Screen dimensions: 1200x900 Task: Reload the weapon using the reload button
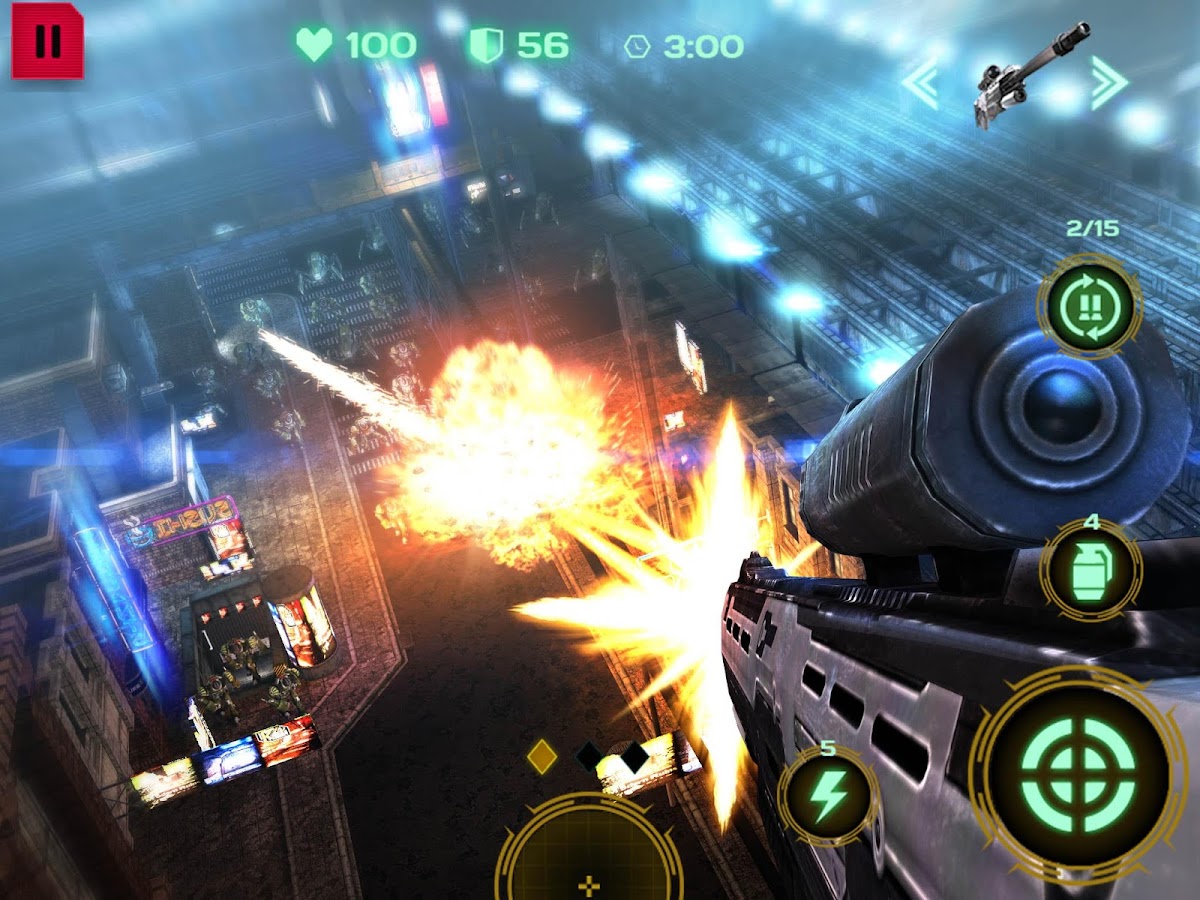click(1089, 303)
